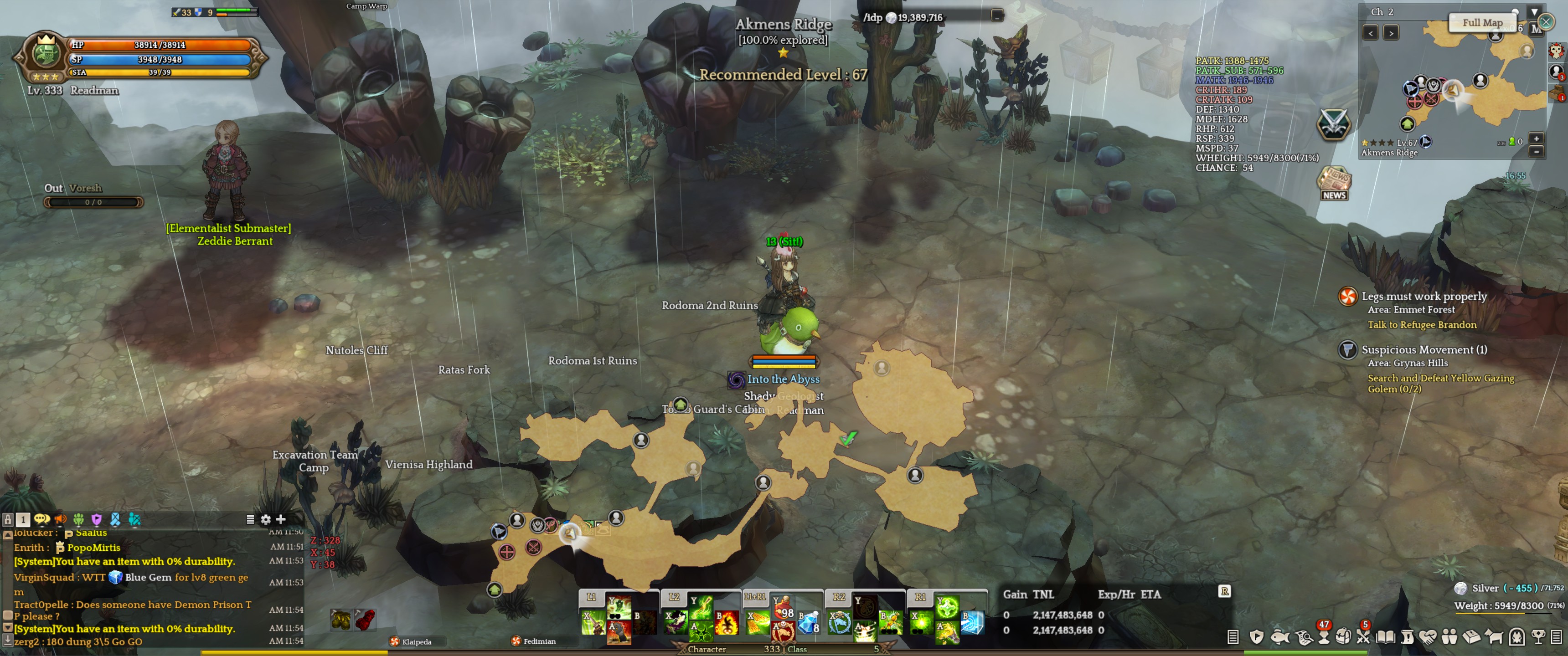Open the companion pet dog icon
The width and height of the screenshot is (1568, 656).
pyautogui.click(x=1494, y=637)
